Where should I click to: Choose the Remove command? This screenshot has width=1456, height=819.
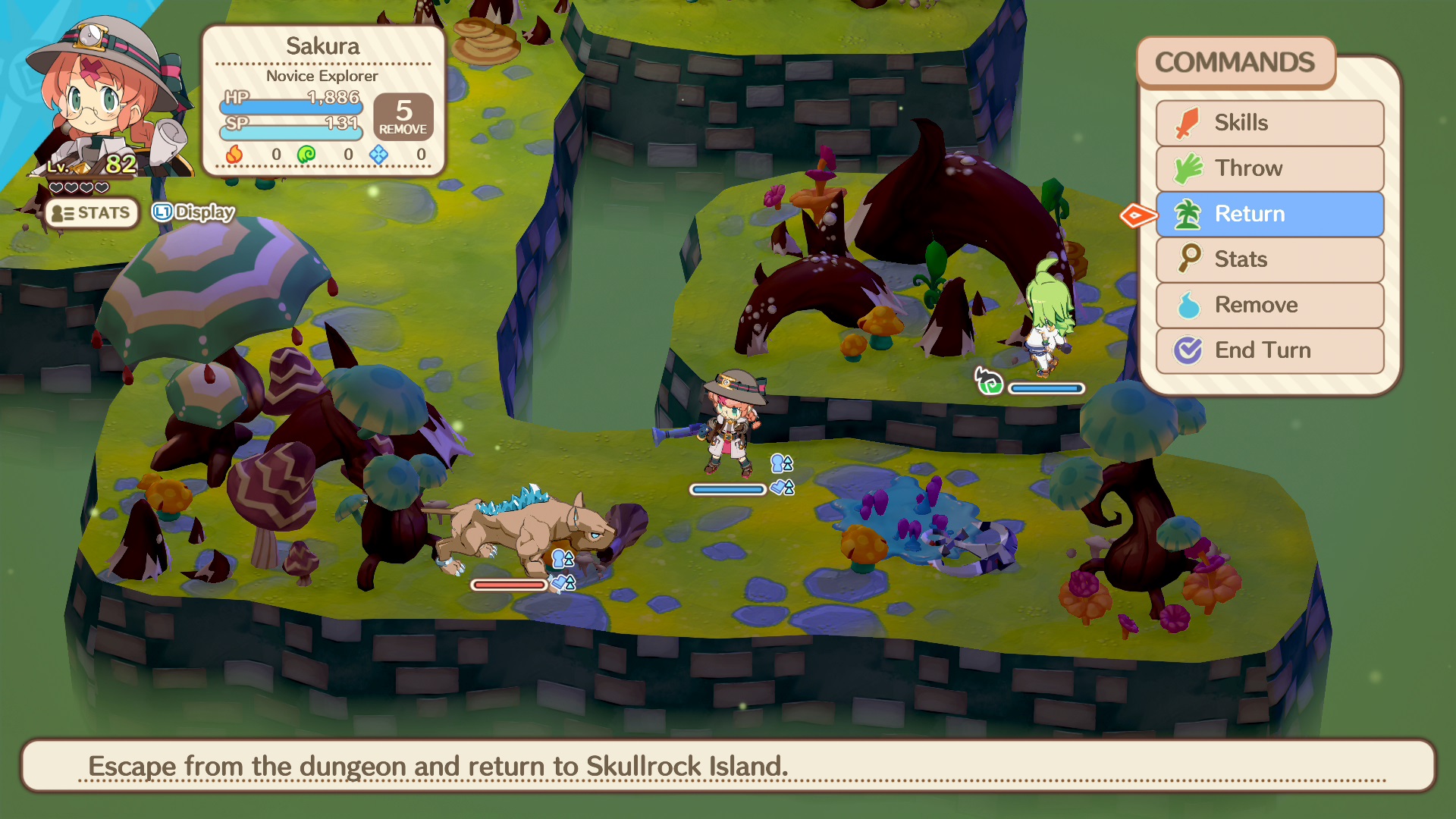(1269, 305)
